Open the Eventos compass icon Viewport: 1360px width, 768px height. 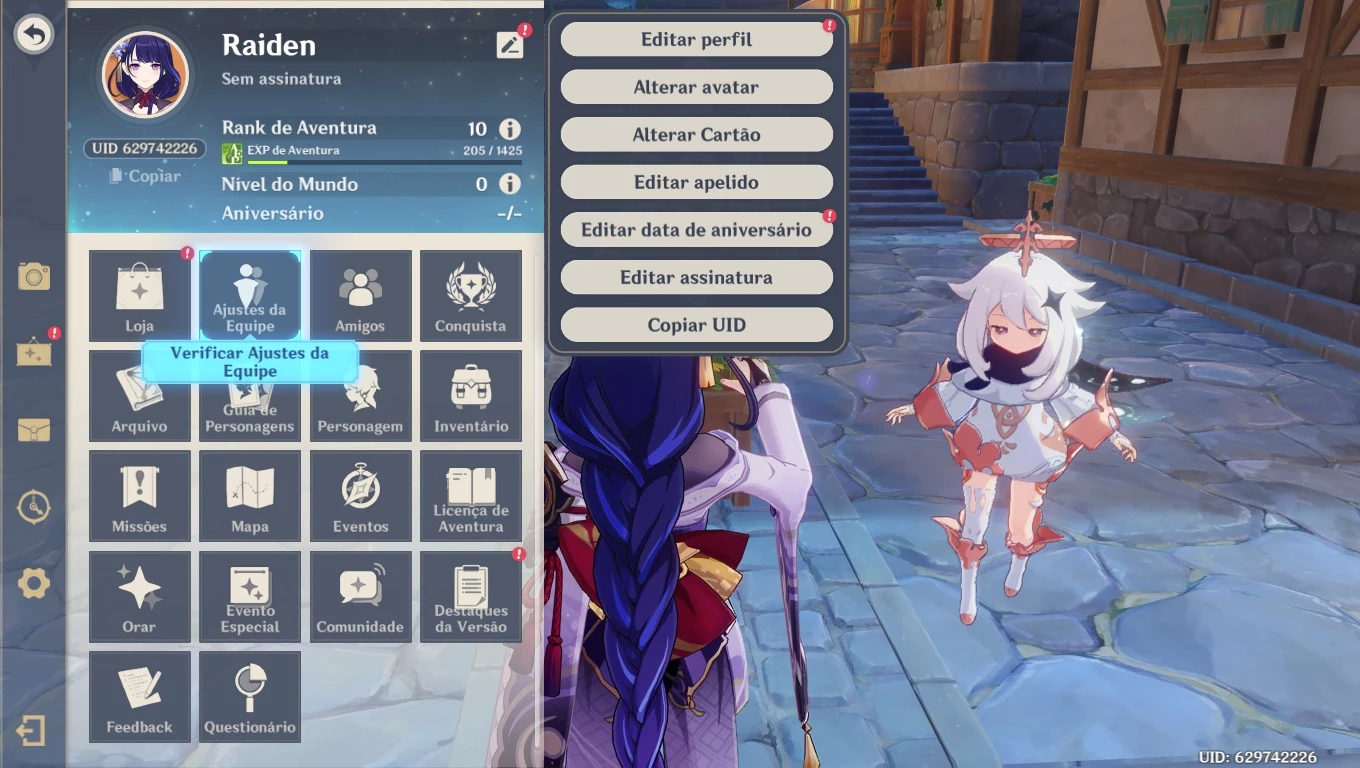tap(360, 495)
